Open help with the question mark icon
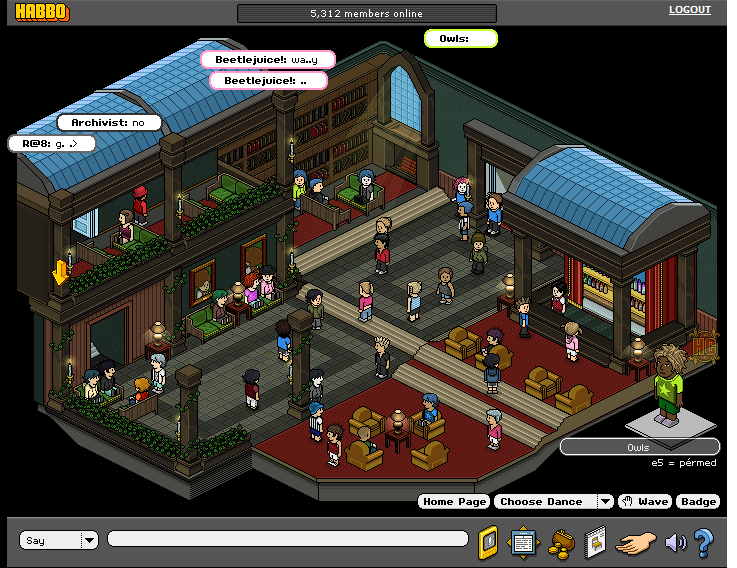Screen dimensions: 737x568 point(703,542)
